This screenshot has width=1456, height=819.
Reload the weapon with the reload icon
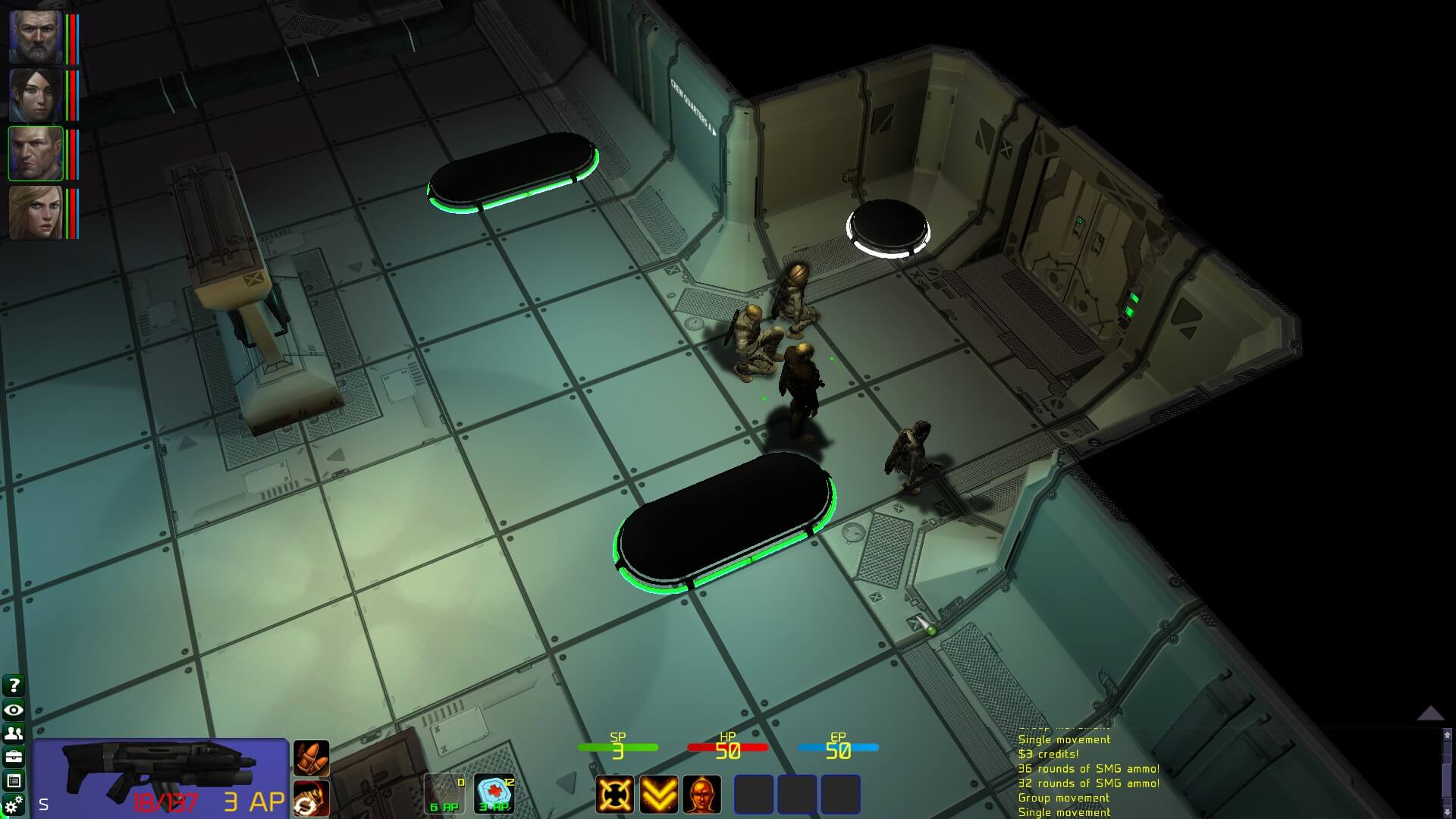coord(311,799)
